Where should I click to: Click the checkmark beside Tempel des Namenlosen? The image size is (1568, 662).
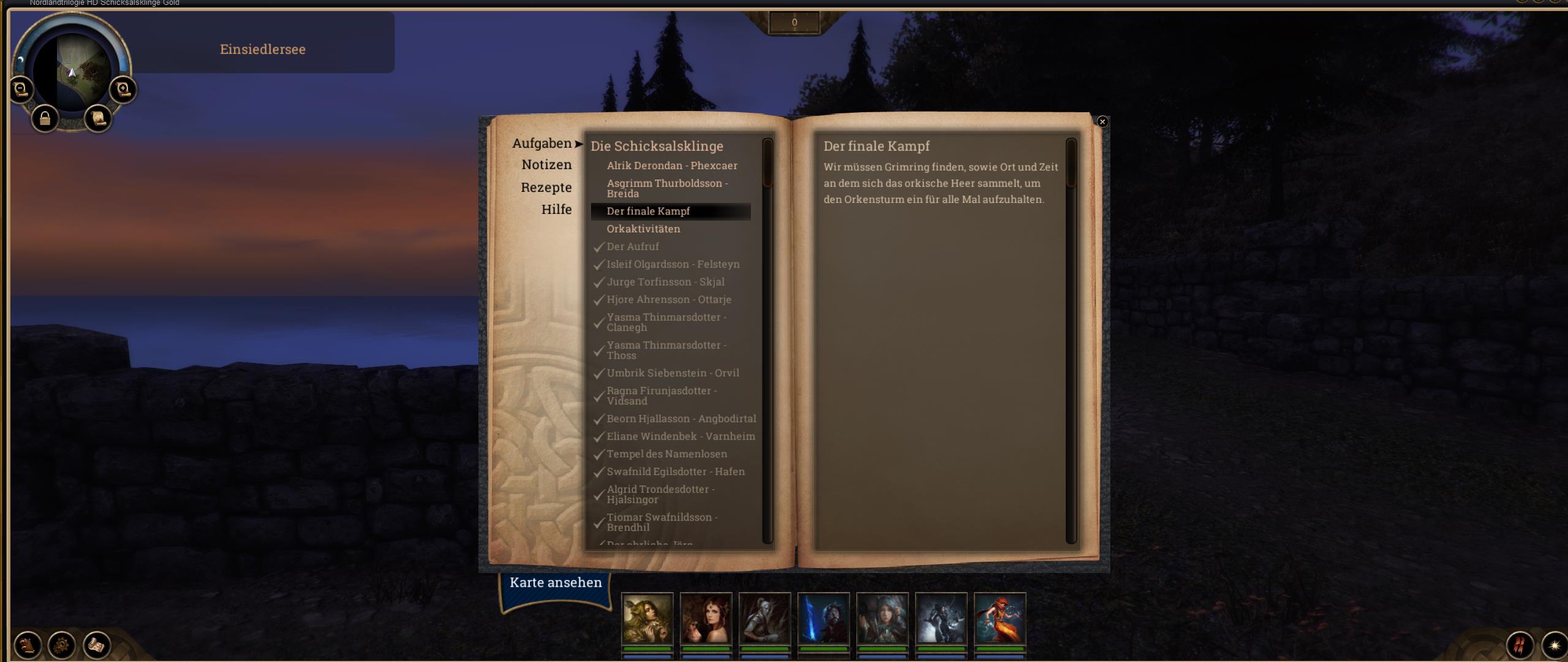(x=598, y=454)
